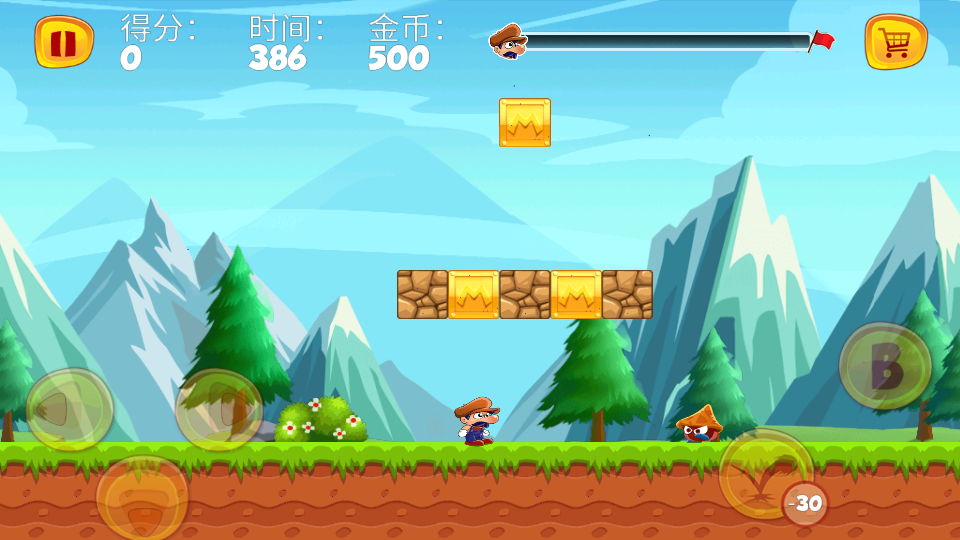Tap the B action button
The width and height of the screenshot is (960, 540).
pyautogui.click(x=885, y=366)
